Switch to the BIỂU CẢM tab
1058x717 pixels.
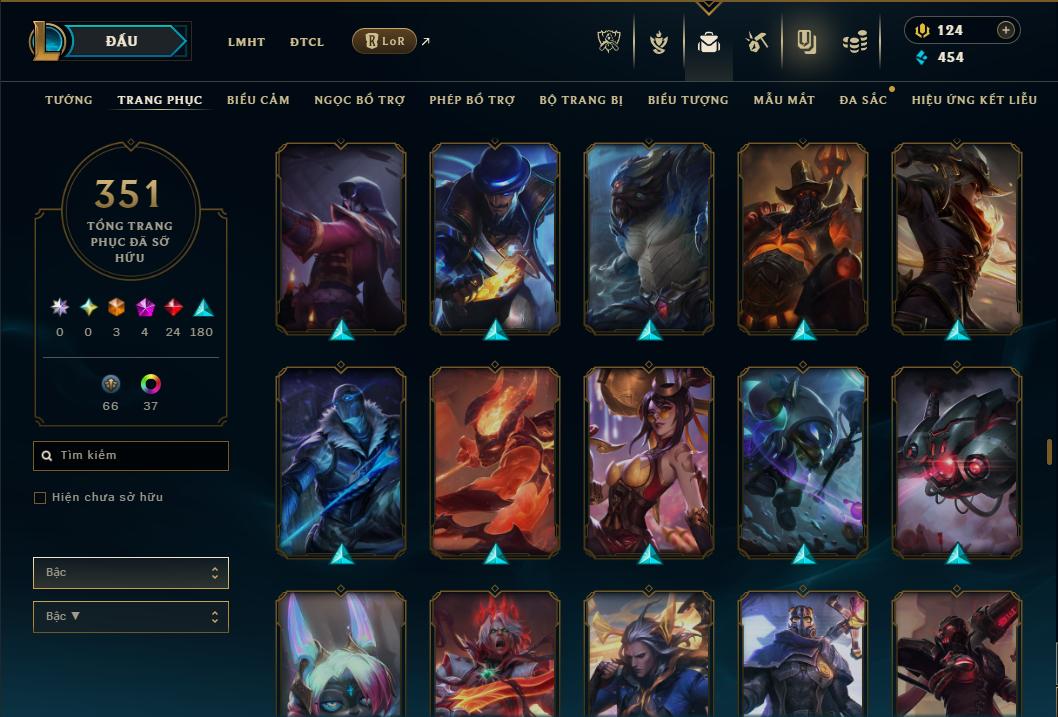[x=258, y=100]
